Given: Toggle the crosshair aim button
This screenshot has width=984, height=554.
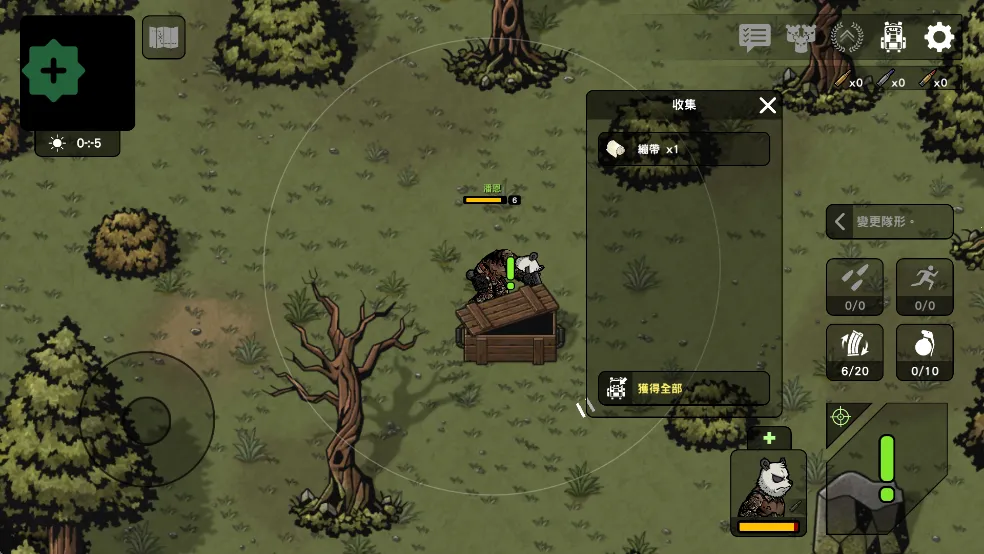Looking at the screenshot, I should pos(841,416).
